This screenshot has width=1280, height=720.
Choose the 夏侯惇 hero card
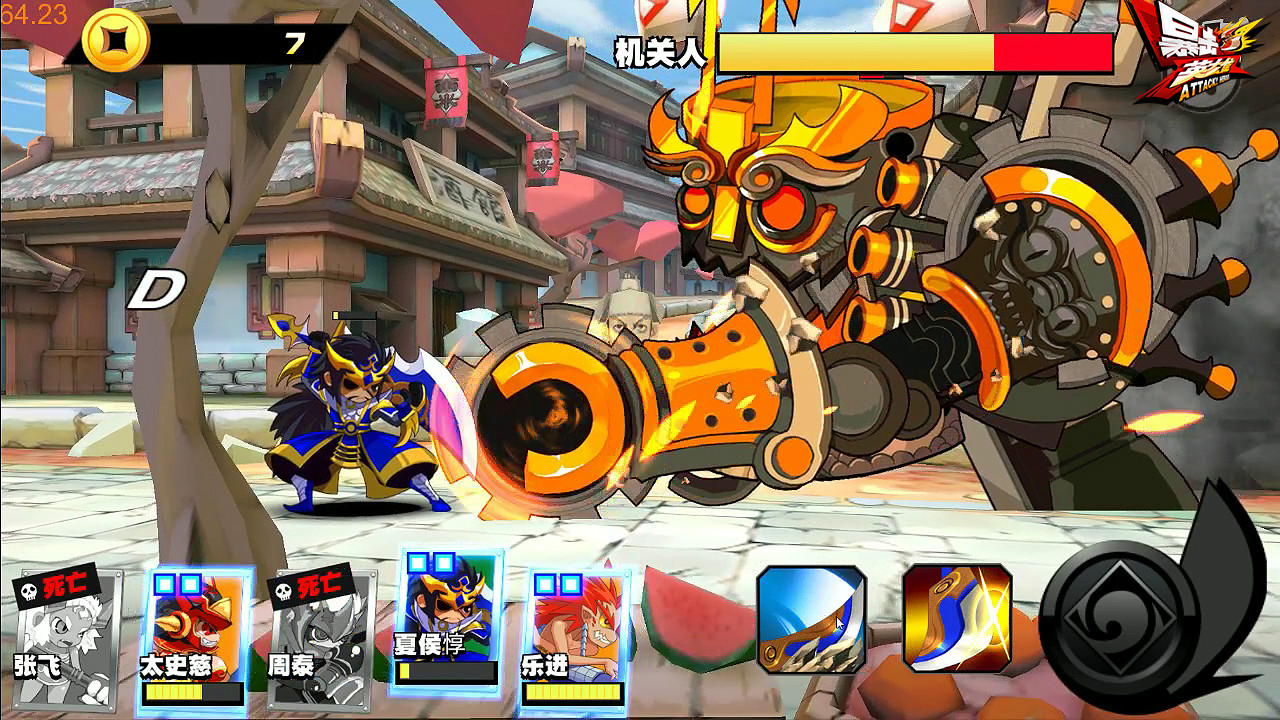pyautogui.click(x=448, y=618)
